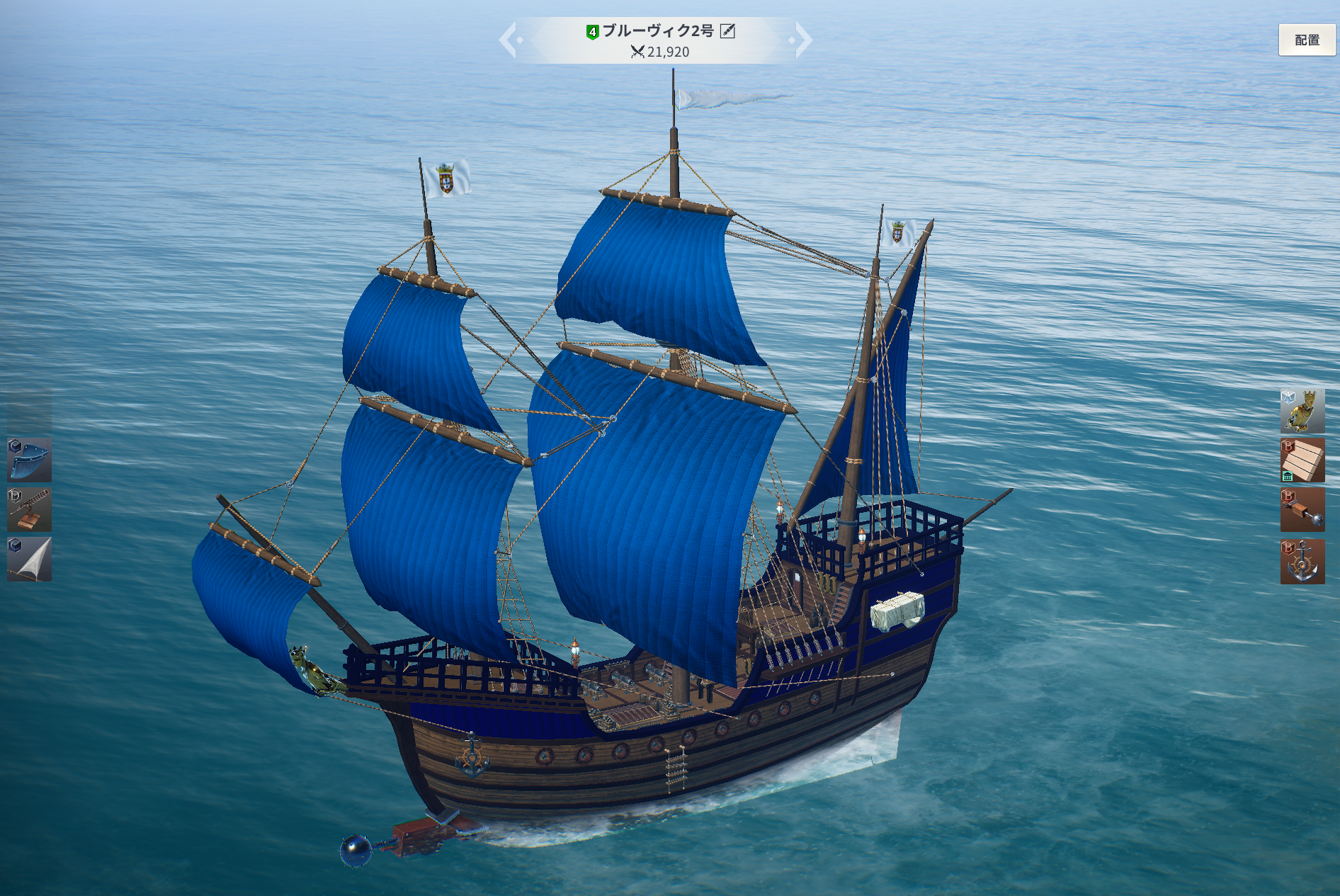This screenshot has height=896, width=1340.
Task: Select the wooden planks equipment slot
Action: click(1302, 460)
